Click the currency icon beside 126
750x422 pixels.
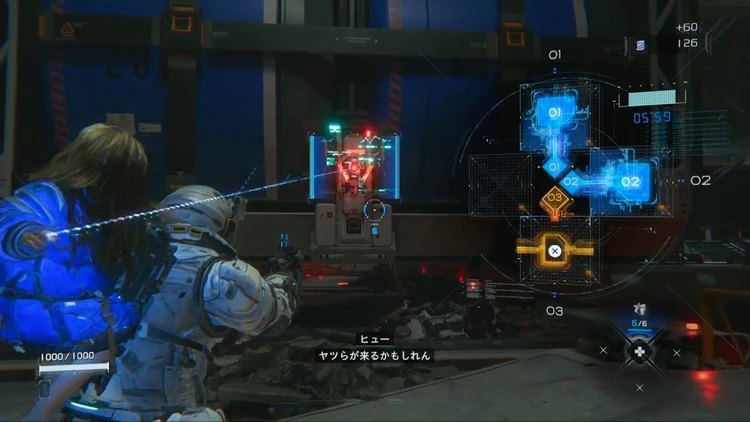click(x=641, y=44)
